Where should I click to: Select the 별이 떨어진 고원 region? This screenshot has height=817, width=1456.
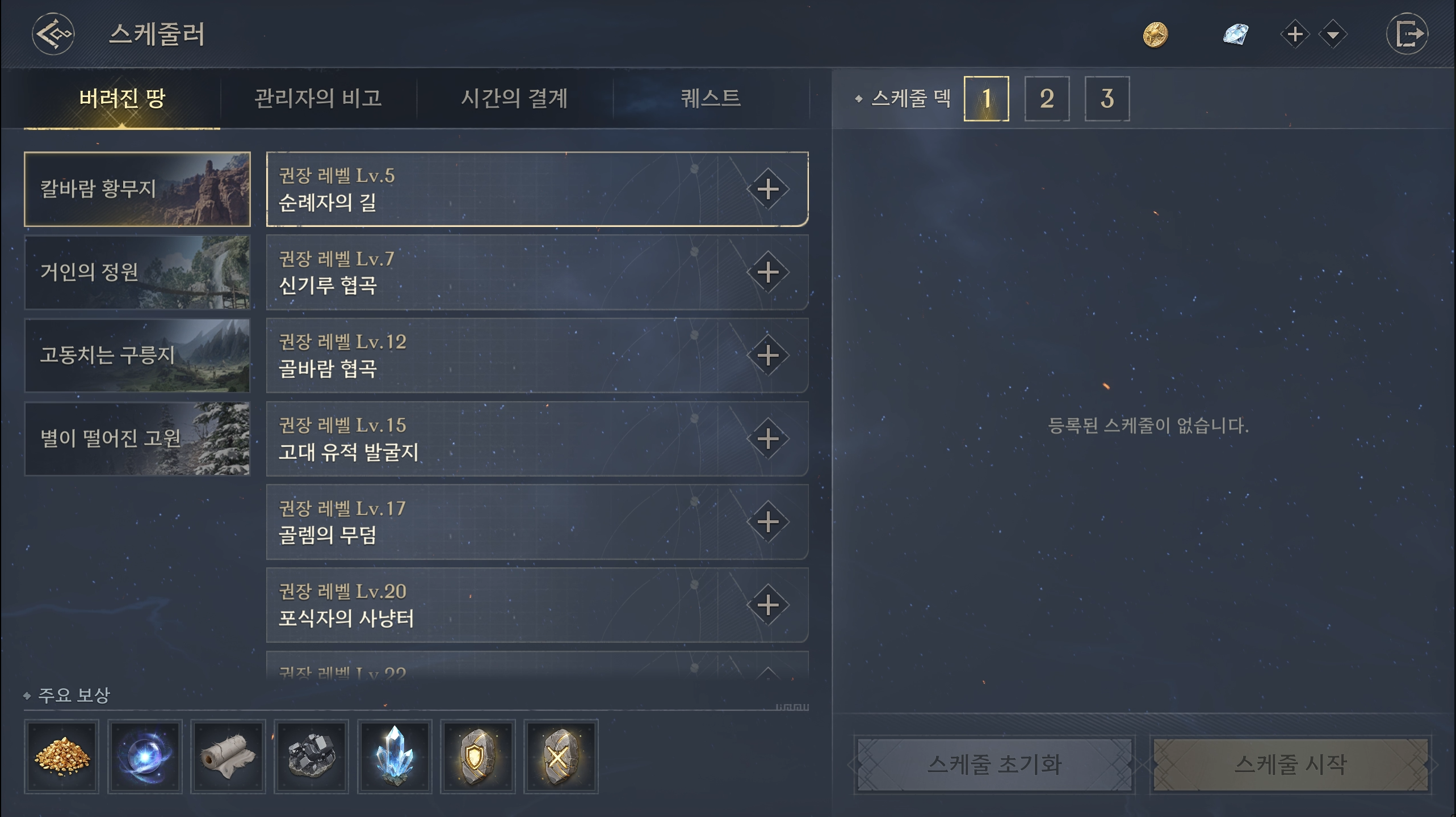(x=137, y=439)
